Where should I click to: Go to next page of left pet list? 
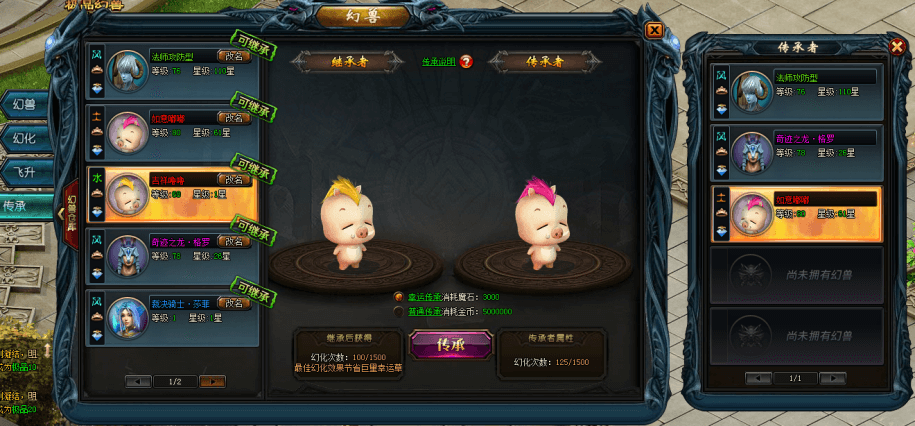tap(212, 381)
